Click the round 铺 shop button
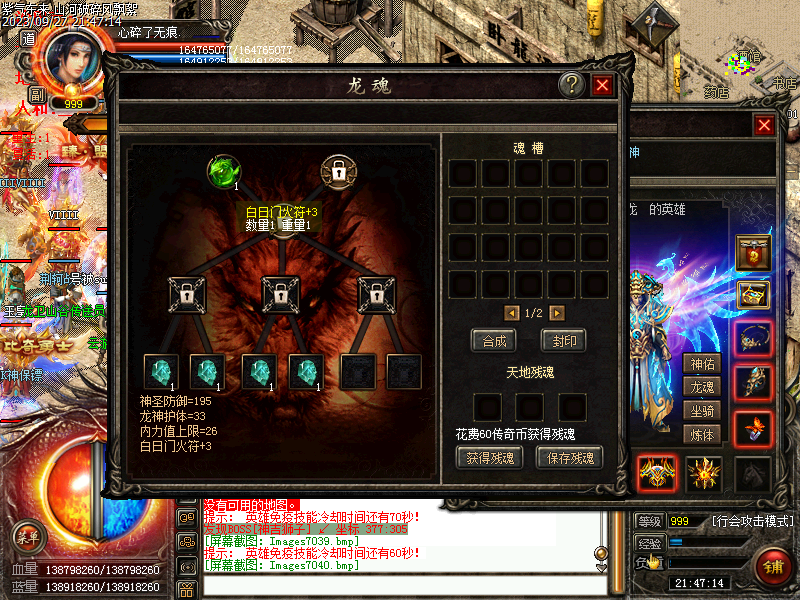Image resolution: width=800 pixels, height=600 pixels. (x=772, y=566)
